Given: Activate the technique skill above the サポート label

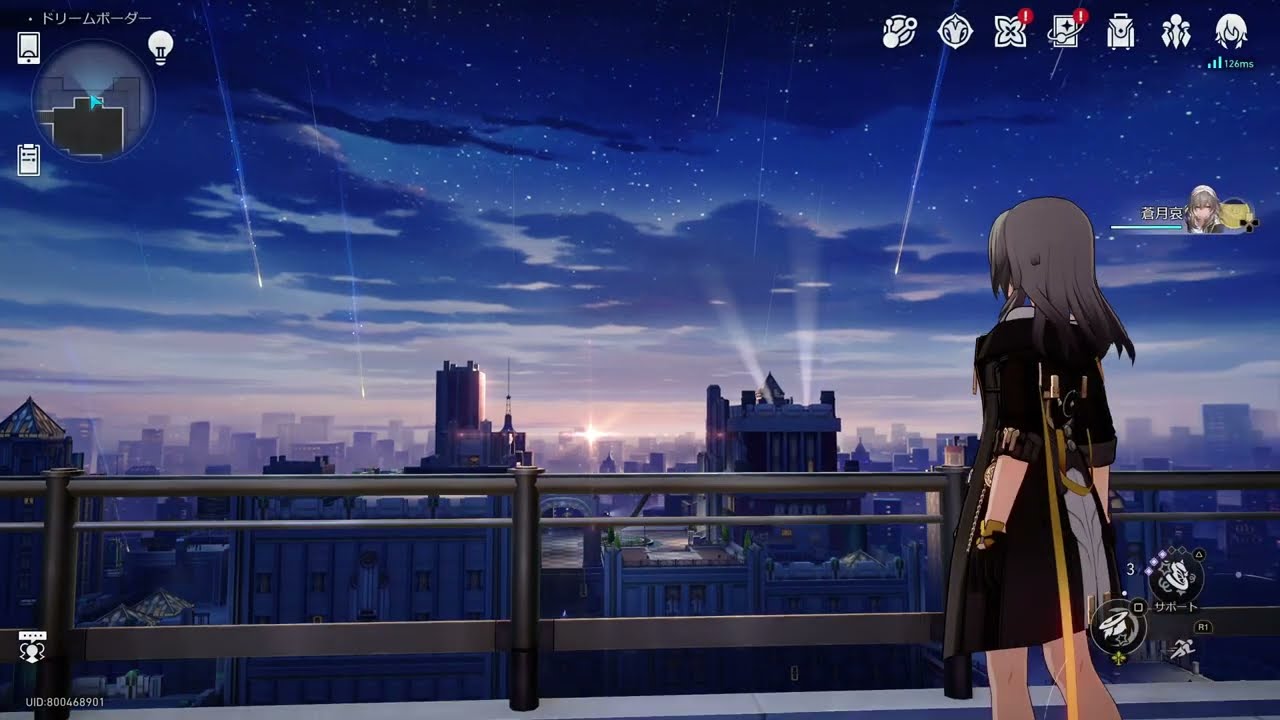Looking at the screenshot, I should [x=1175, y=576].
